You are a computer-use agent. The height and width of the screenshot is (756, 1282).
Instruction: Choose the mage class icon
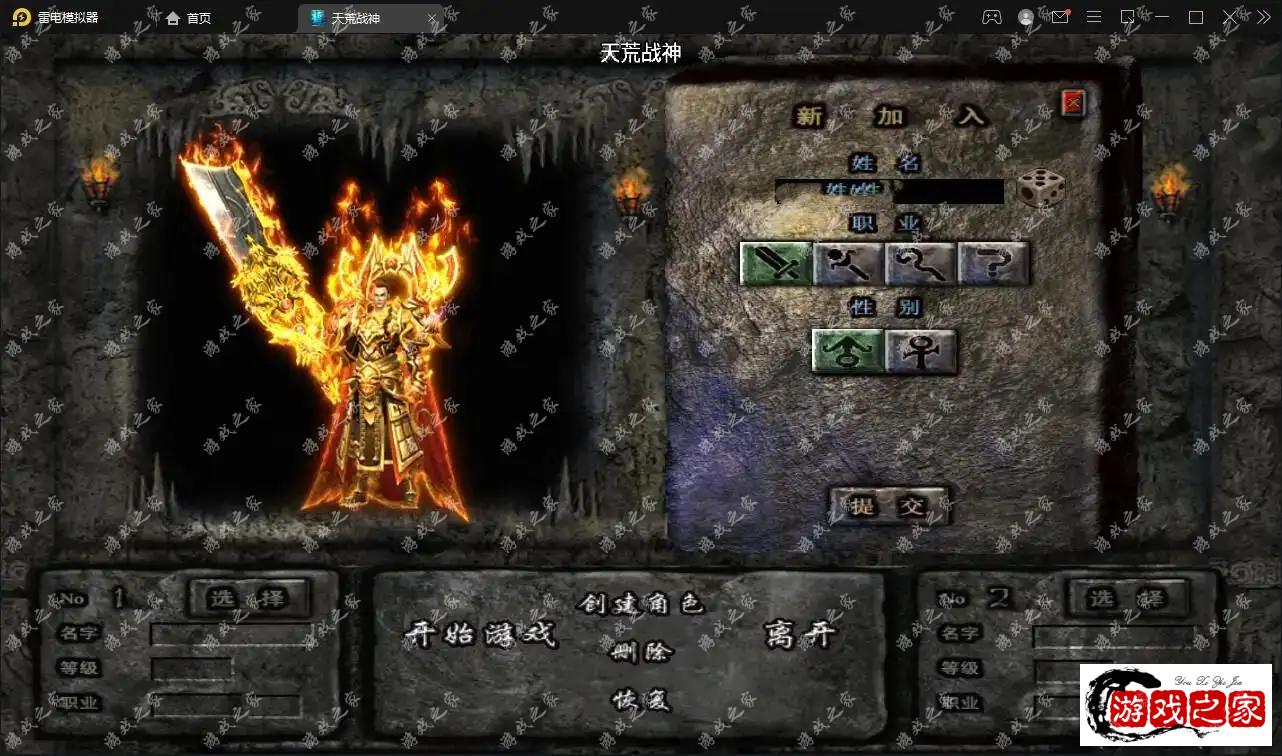pos(848,264)
